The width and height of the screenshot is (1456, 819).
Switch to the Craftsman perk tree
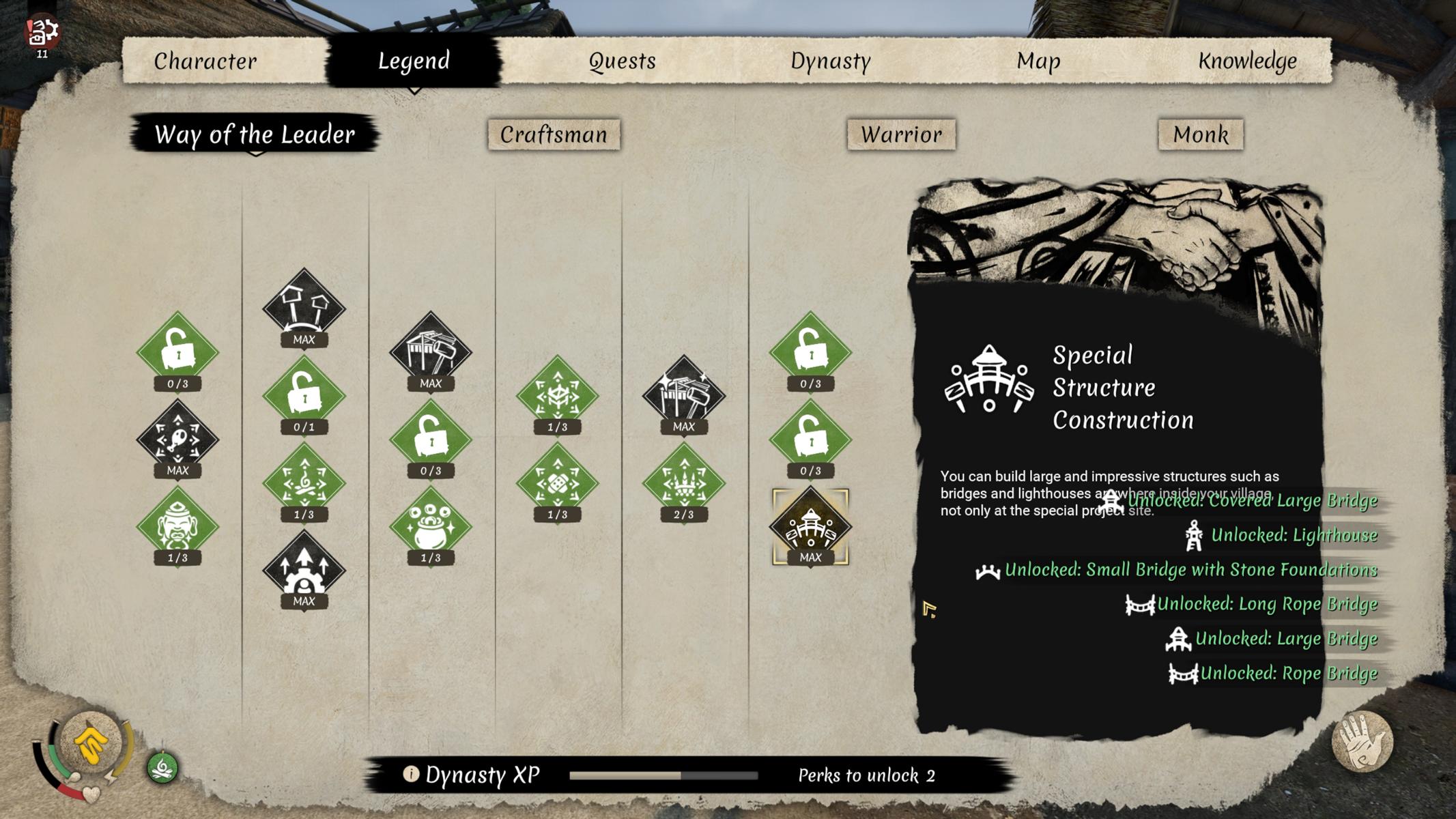pyautogui.click(x=554, y=134)
